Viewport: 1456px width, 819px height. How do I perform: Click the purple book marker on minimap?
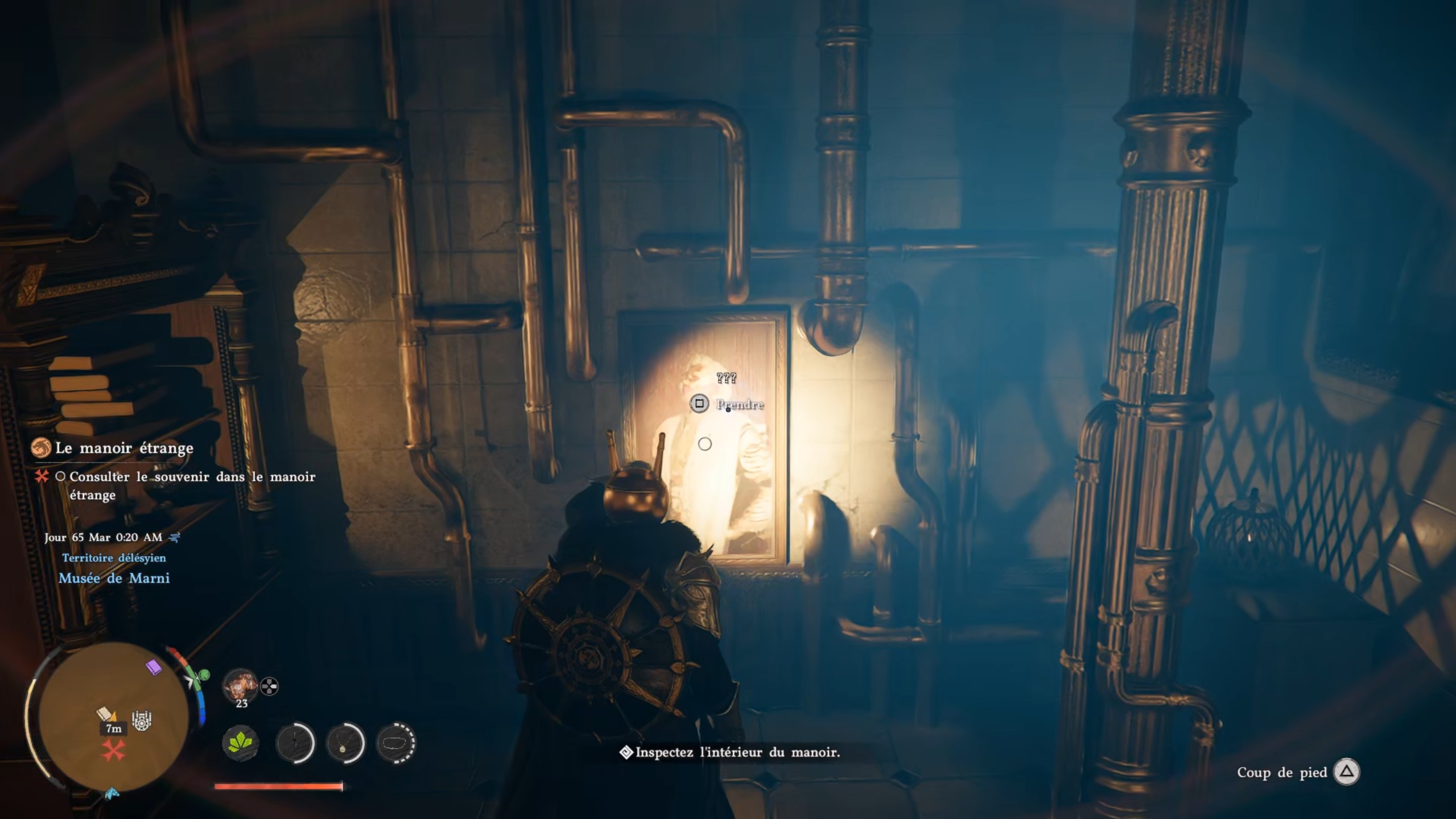[154, 667]
